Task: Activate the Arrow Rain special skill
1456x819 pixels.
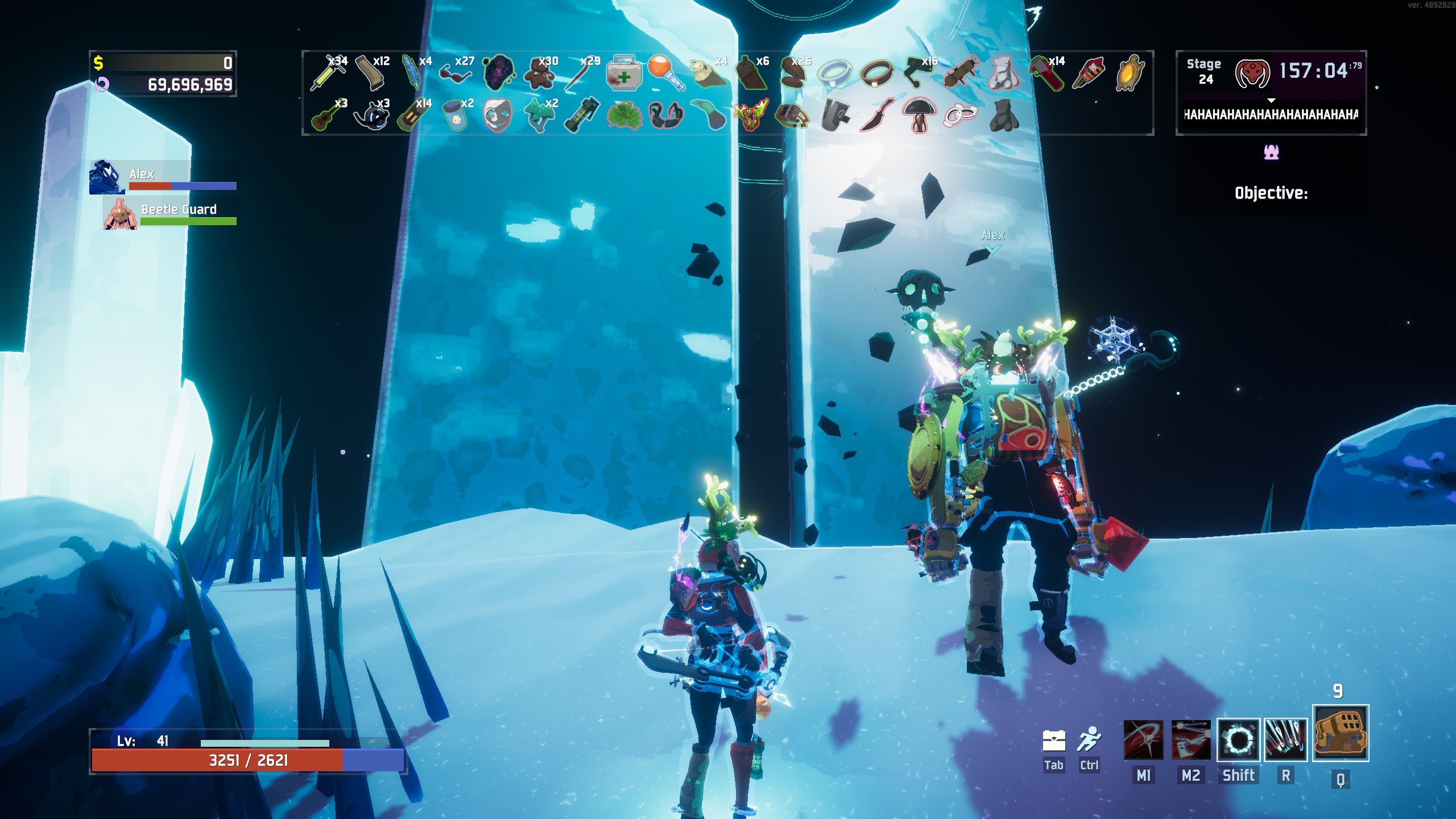Action: pyautogui.click(x=1285, y=740)
